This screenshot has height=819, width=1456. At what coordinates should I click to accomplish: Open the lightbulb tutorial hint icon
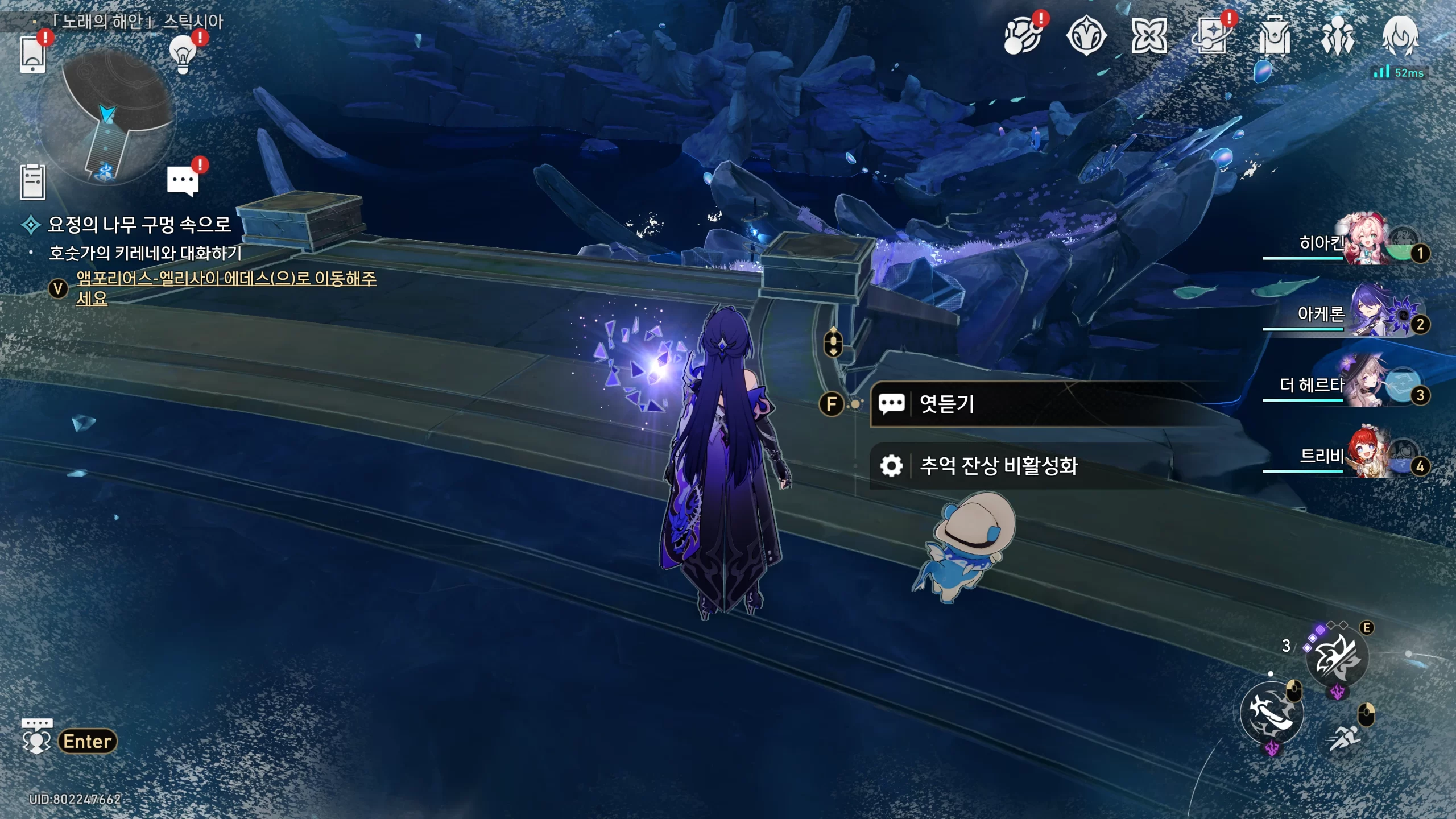[183, 55]
